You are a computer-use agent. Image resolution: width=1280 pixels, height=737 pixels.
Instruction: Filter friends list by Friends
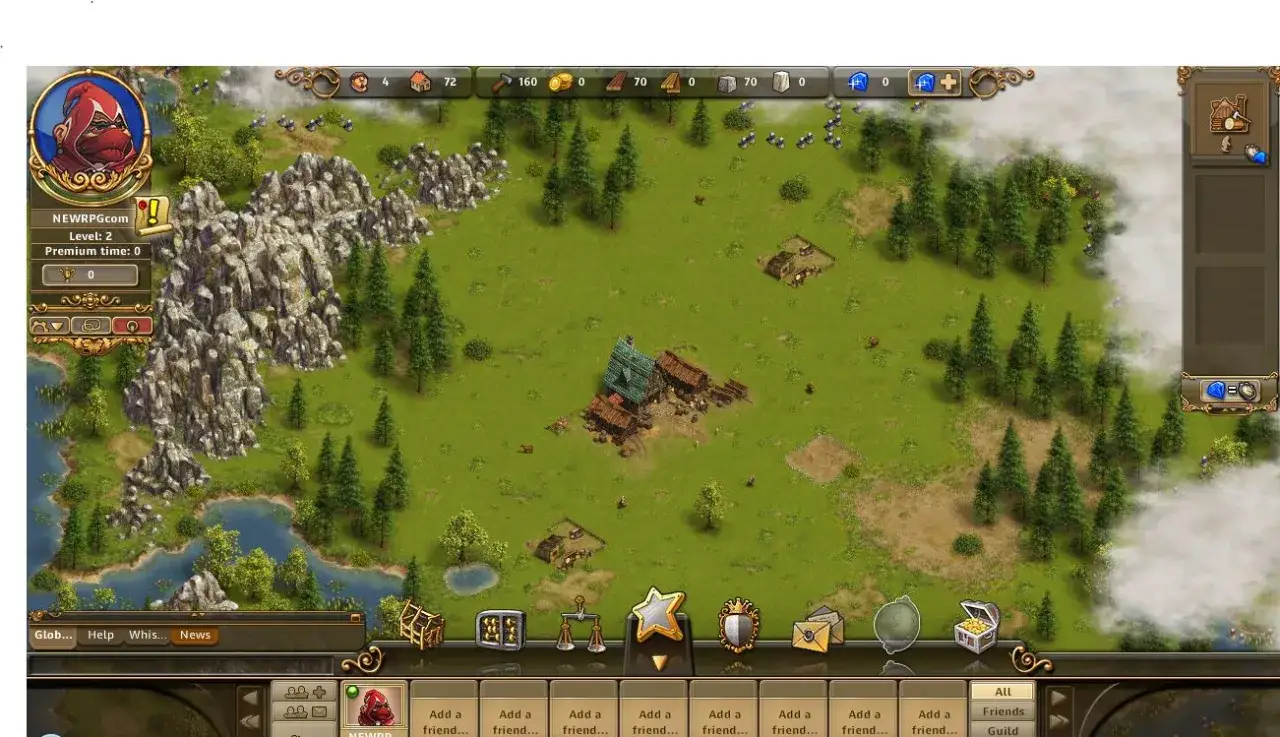click(1003, 711)
